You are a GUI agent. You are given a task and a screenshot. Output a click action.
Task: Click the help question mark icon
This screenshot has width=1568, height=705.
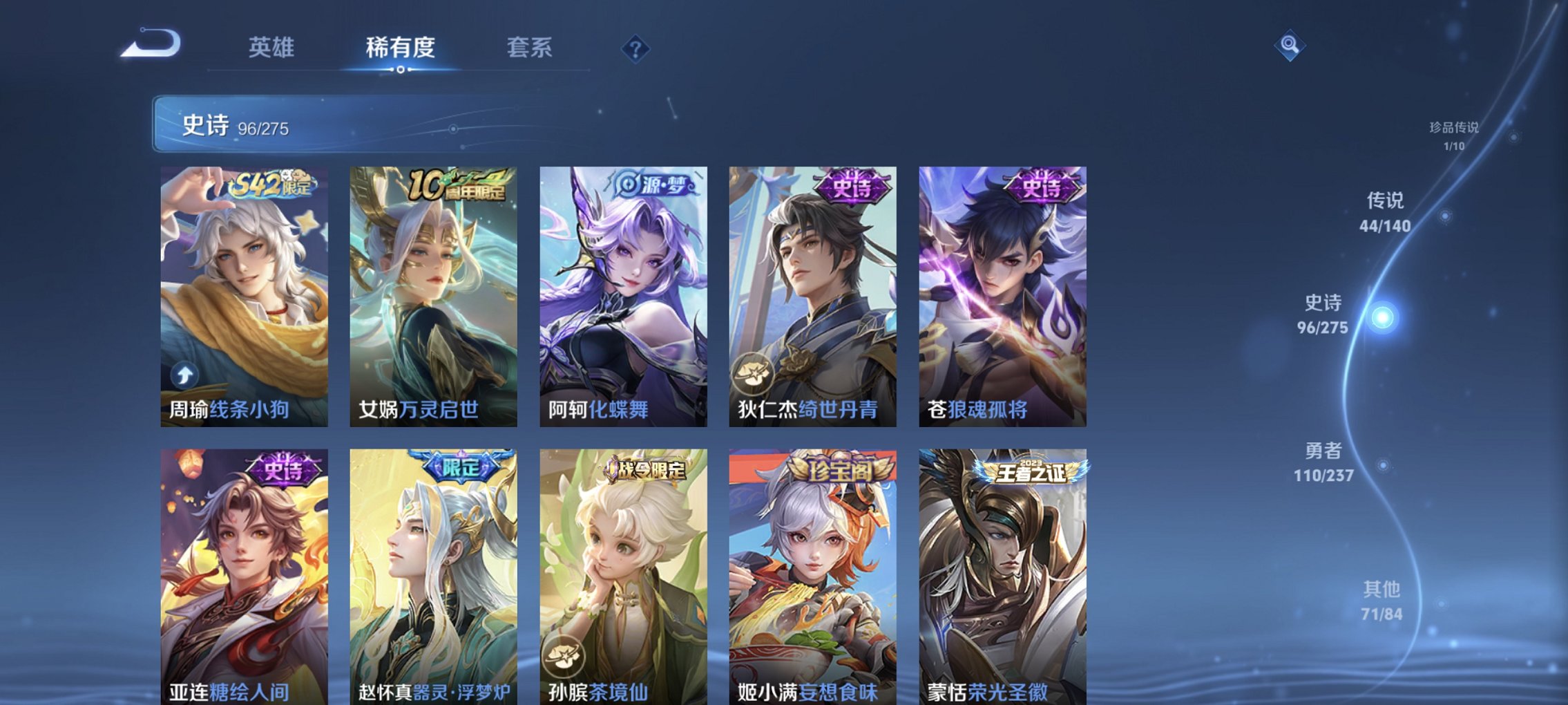(636, 48)
